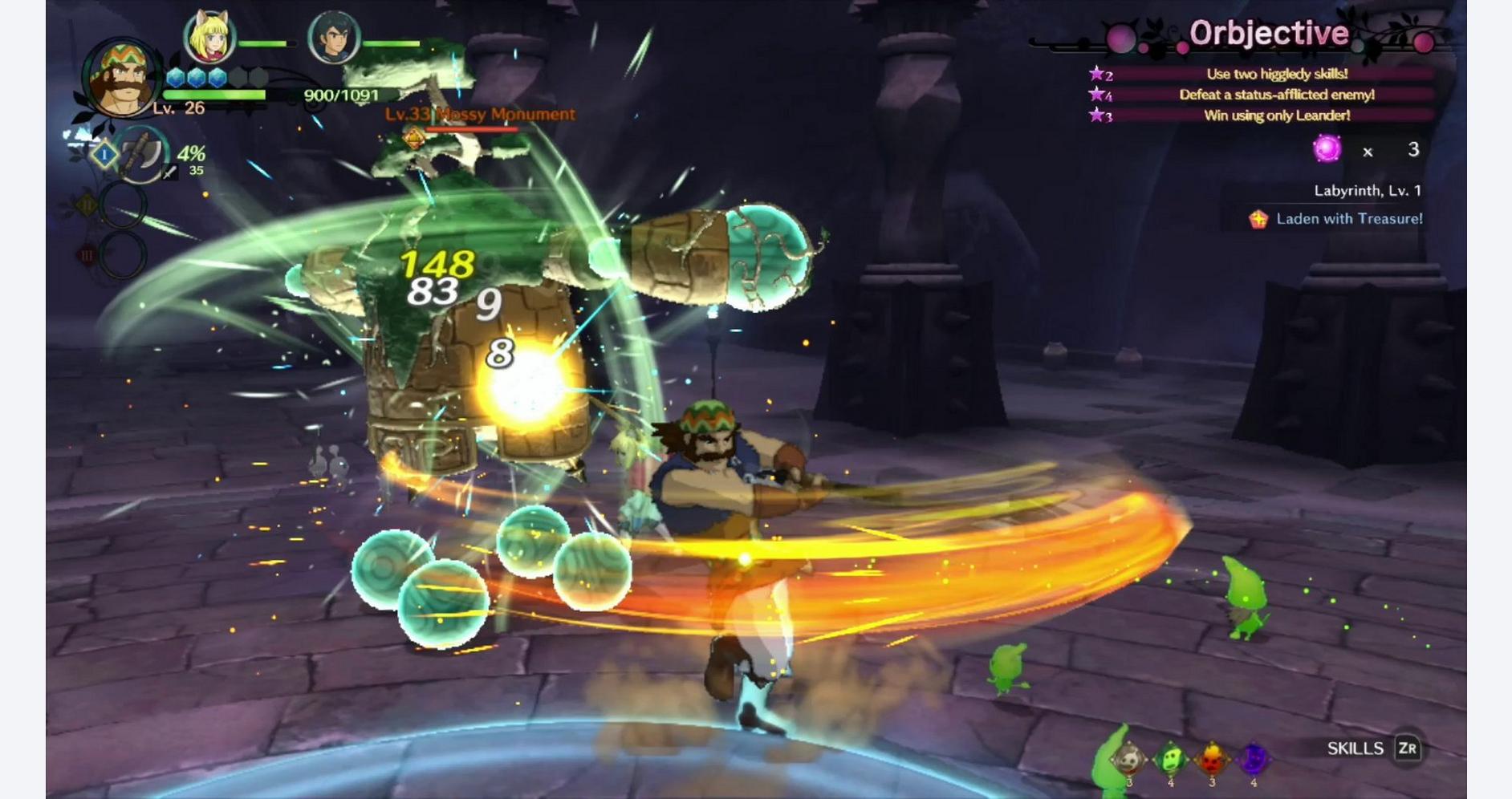The height and width of the screenshot is (799, 1512).
Task: Choose the 'Win using only Leander!' objective
Action: [x=1276, y=116]
